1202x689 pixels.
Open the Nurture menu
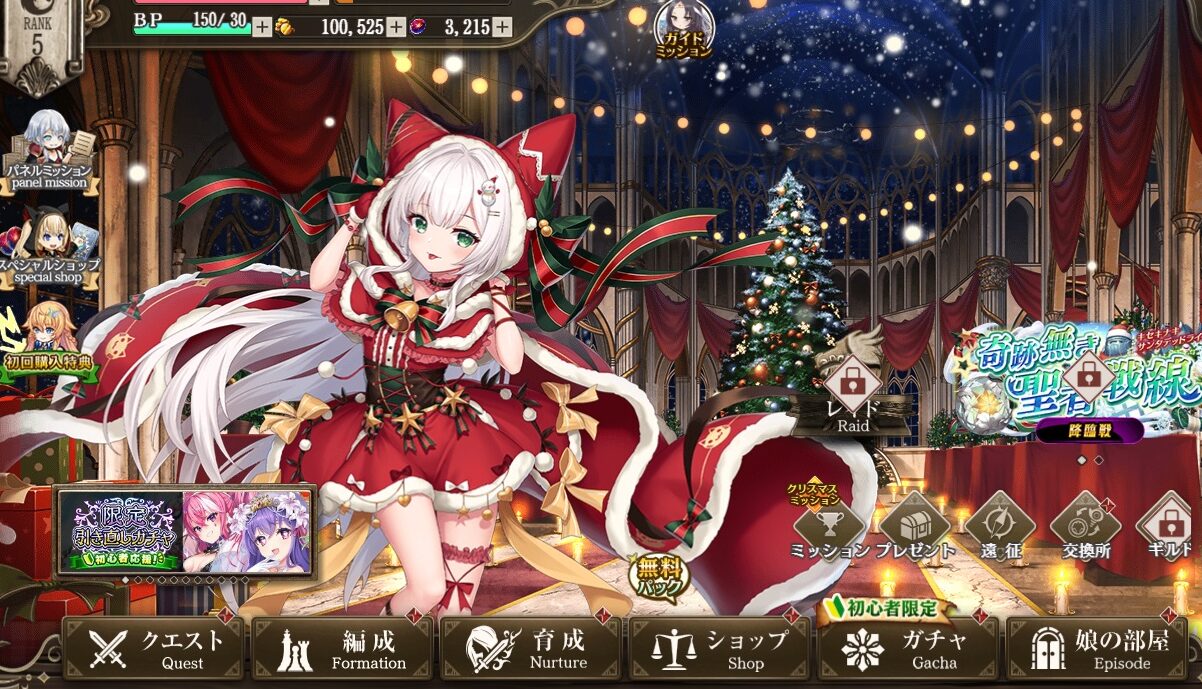[530, 648]
